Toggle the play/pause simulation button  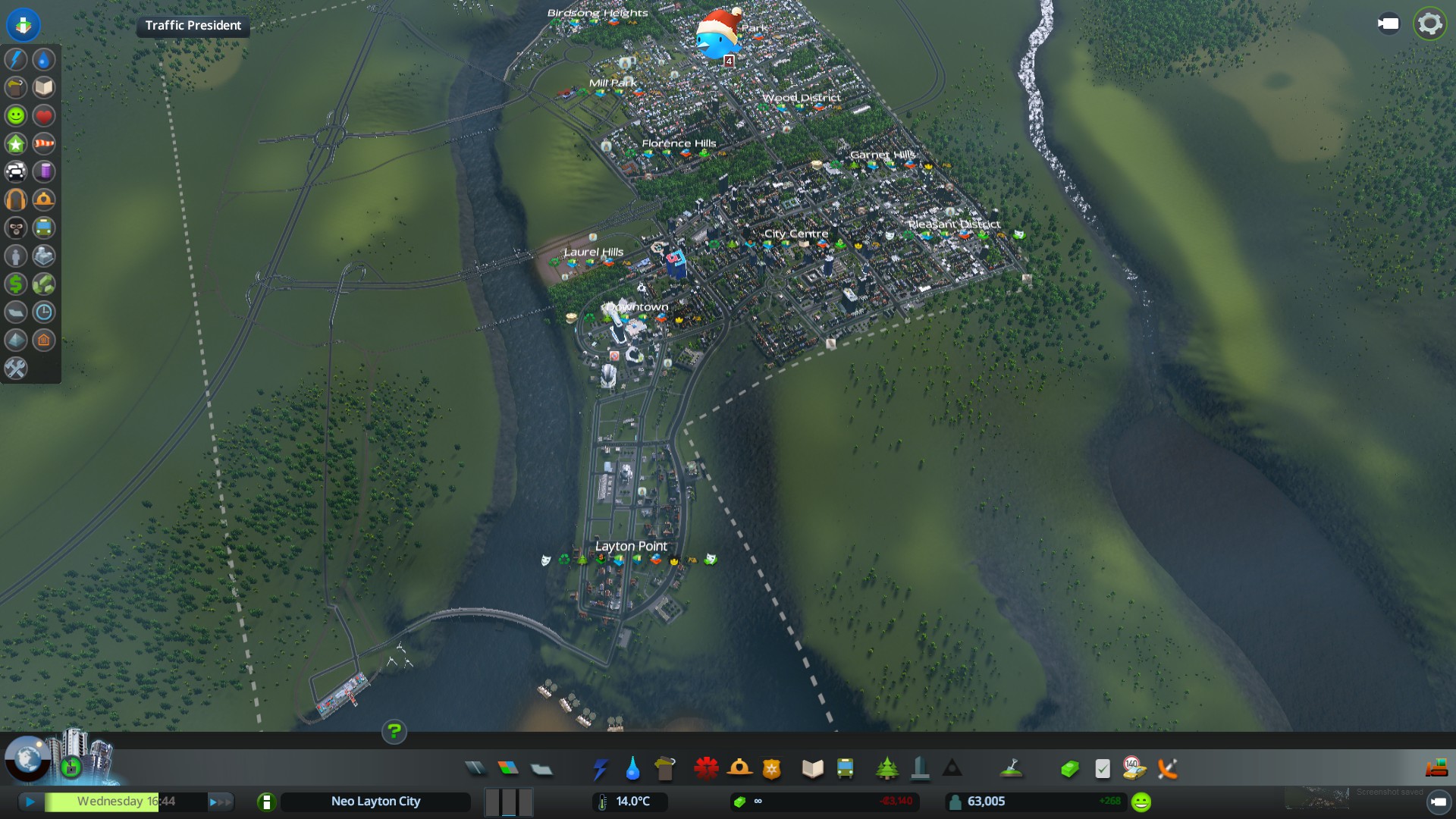tap(30, 802)
